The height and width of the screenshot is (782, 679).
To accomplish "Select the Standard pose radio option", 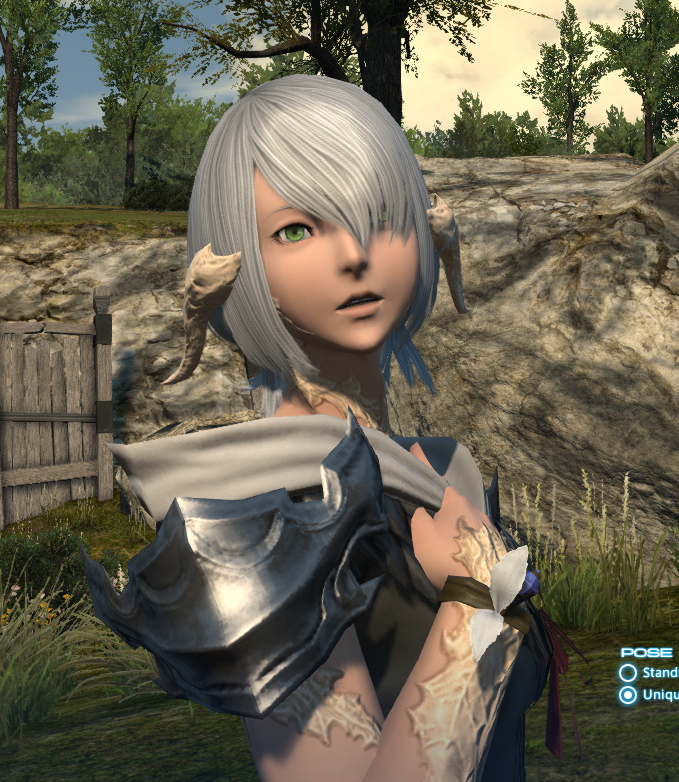I will [x=628, y=673].
